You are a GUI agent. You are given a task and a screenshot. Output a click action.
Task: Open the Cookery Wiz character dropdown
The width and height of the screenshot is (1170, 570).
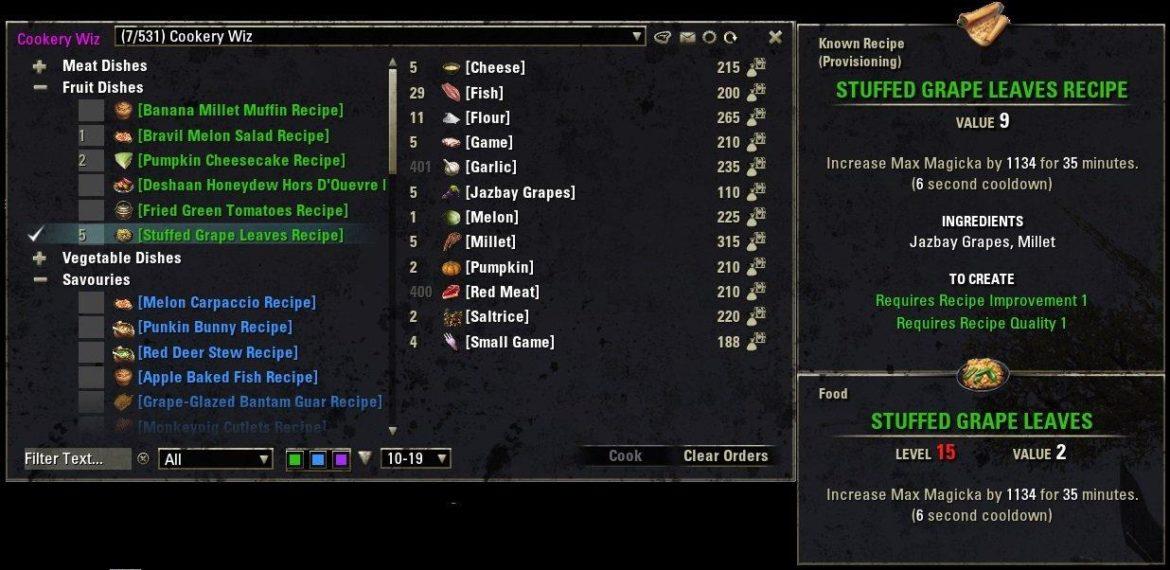pyautogui.click(x=637, y=37)
